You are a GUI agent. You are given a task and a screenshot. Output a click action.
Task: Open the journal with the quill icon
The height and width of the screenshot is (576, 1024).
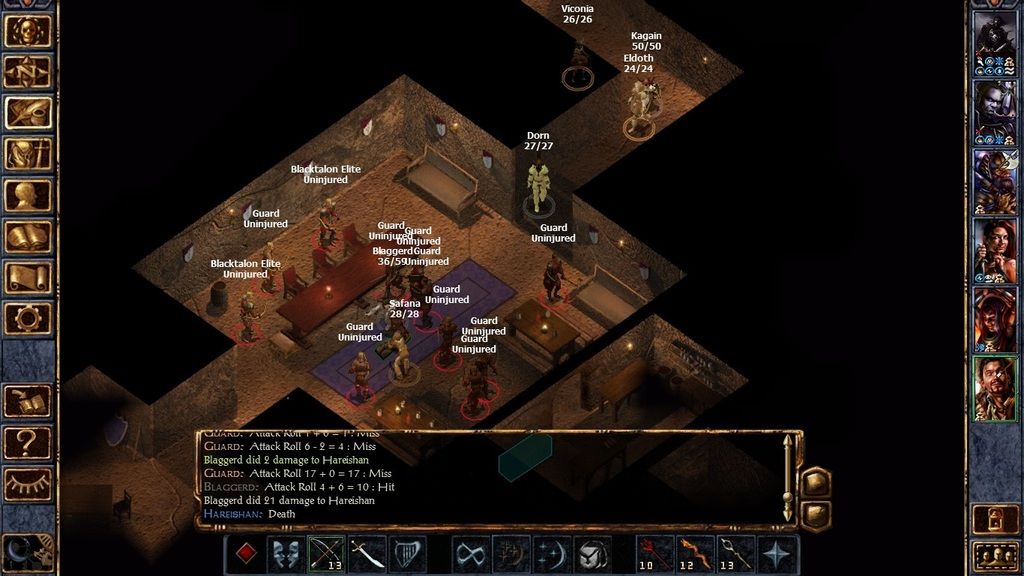28,113
